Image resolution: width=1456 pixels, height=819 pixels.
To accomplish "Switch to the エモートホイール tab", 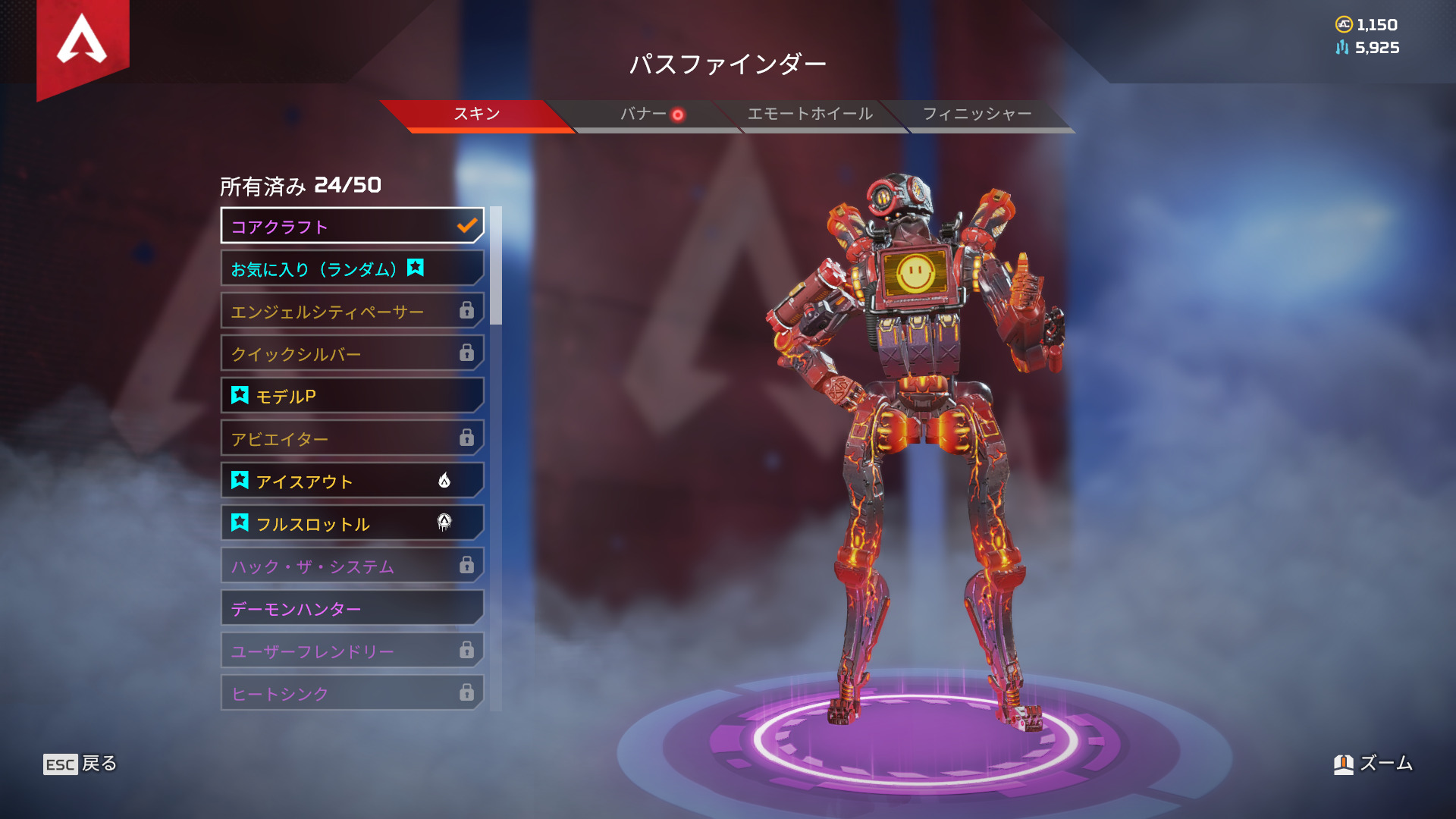I will (x=810, y=115).
